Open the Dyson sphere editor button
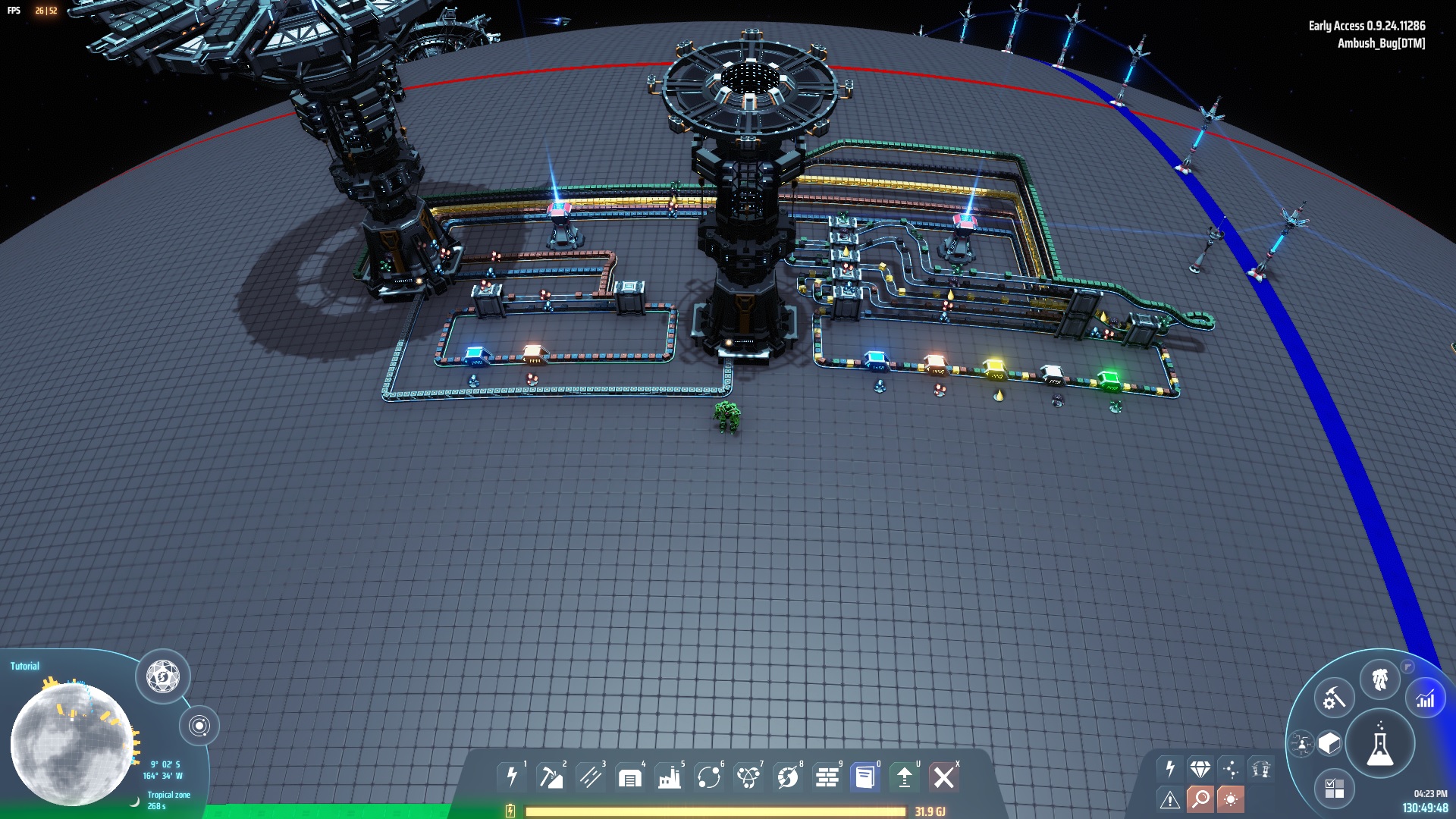Screen dimensions: 1456x819 click(162, 676)
